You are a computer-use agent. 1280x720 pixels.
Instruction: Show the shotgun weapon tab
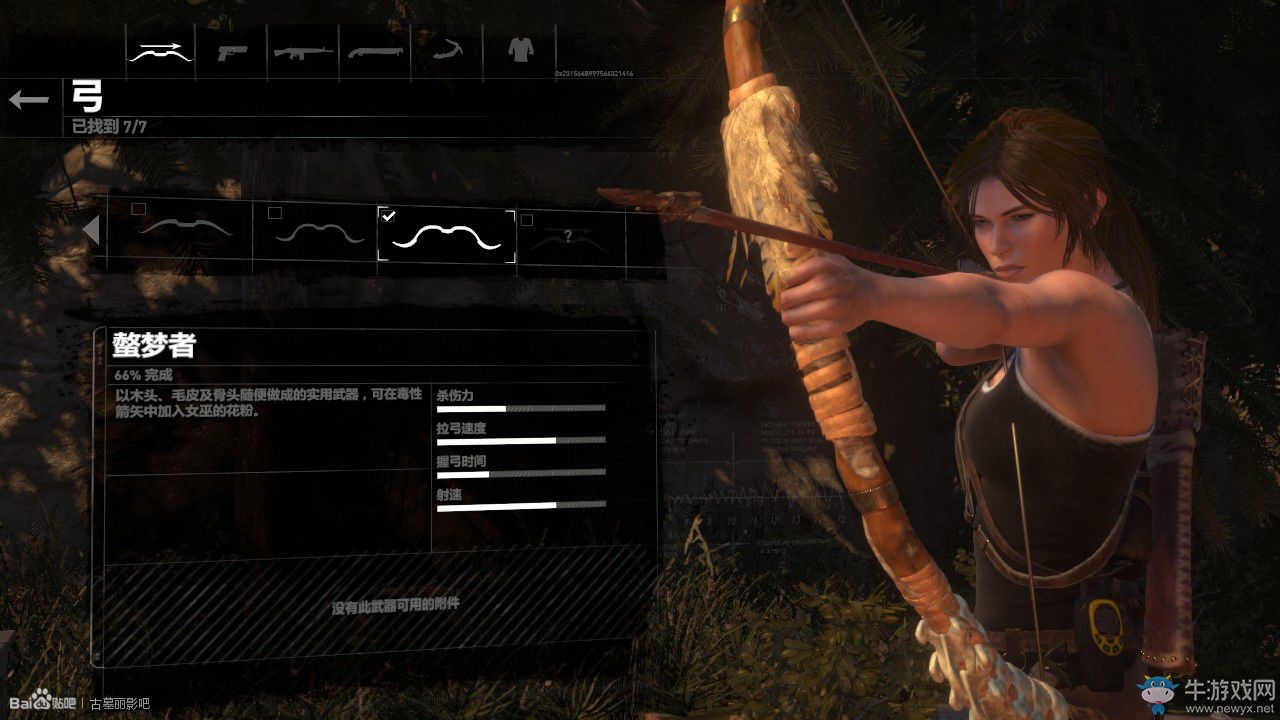(375, 50)
